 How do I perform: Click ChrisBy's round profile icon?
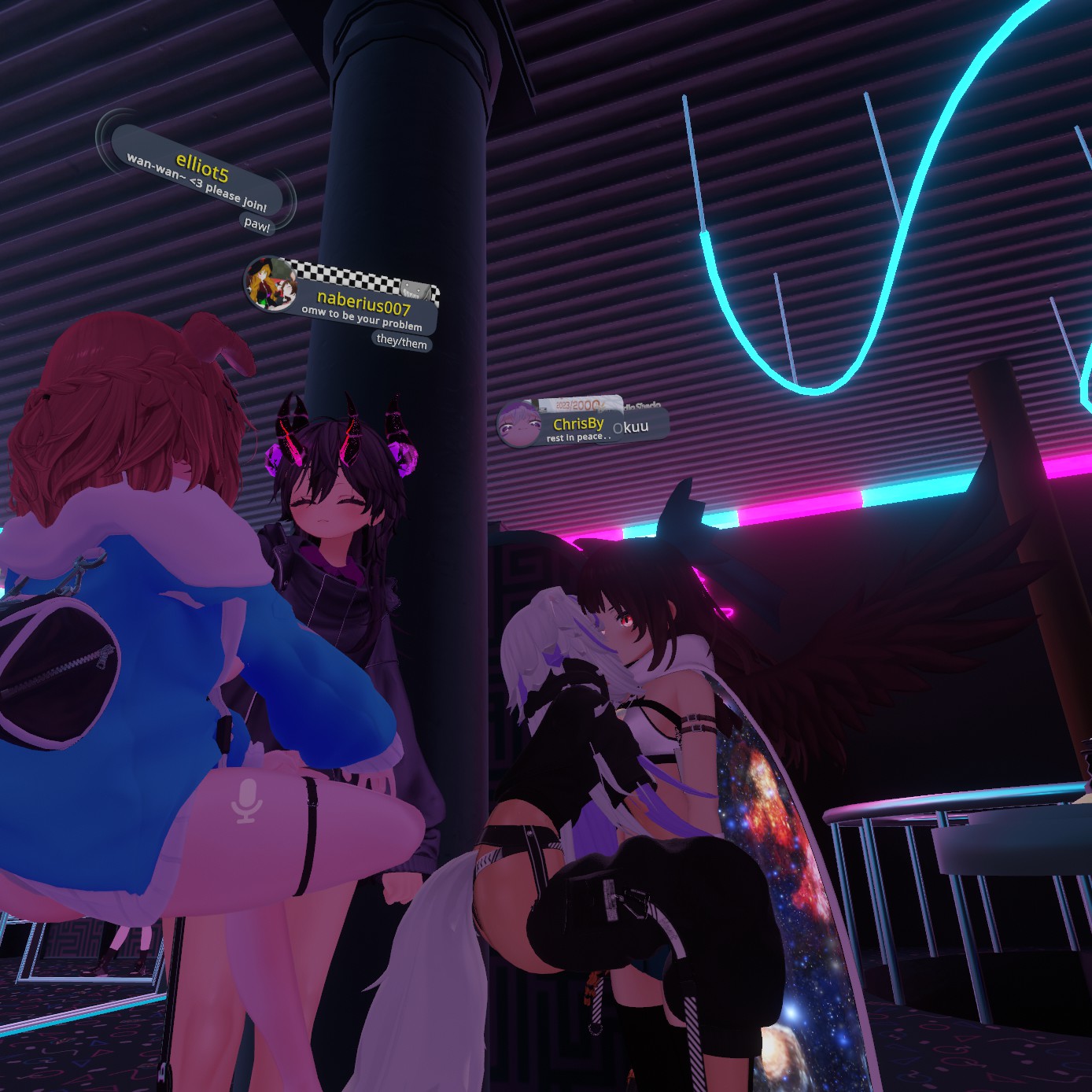[x=518, y=424]
